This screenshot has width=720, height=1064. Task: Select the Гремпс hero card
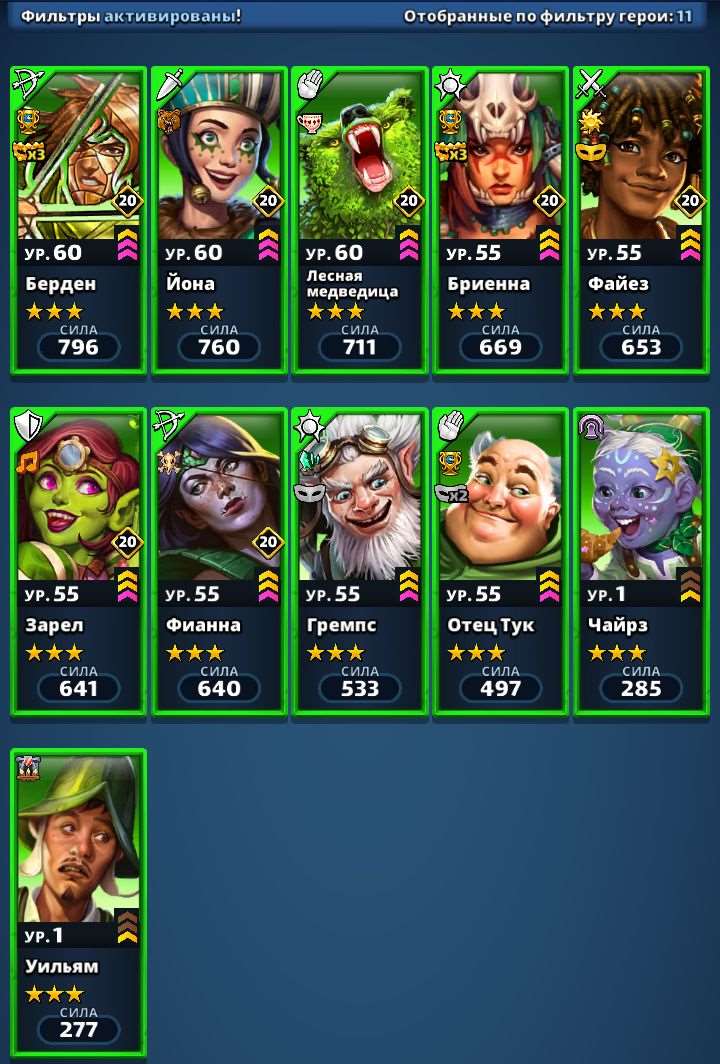(360, 561)
